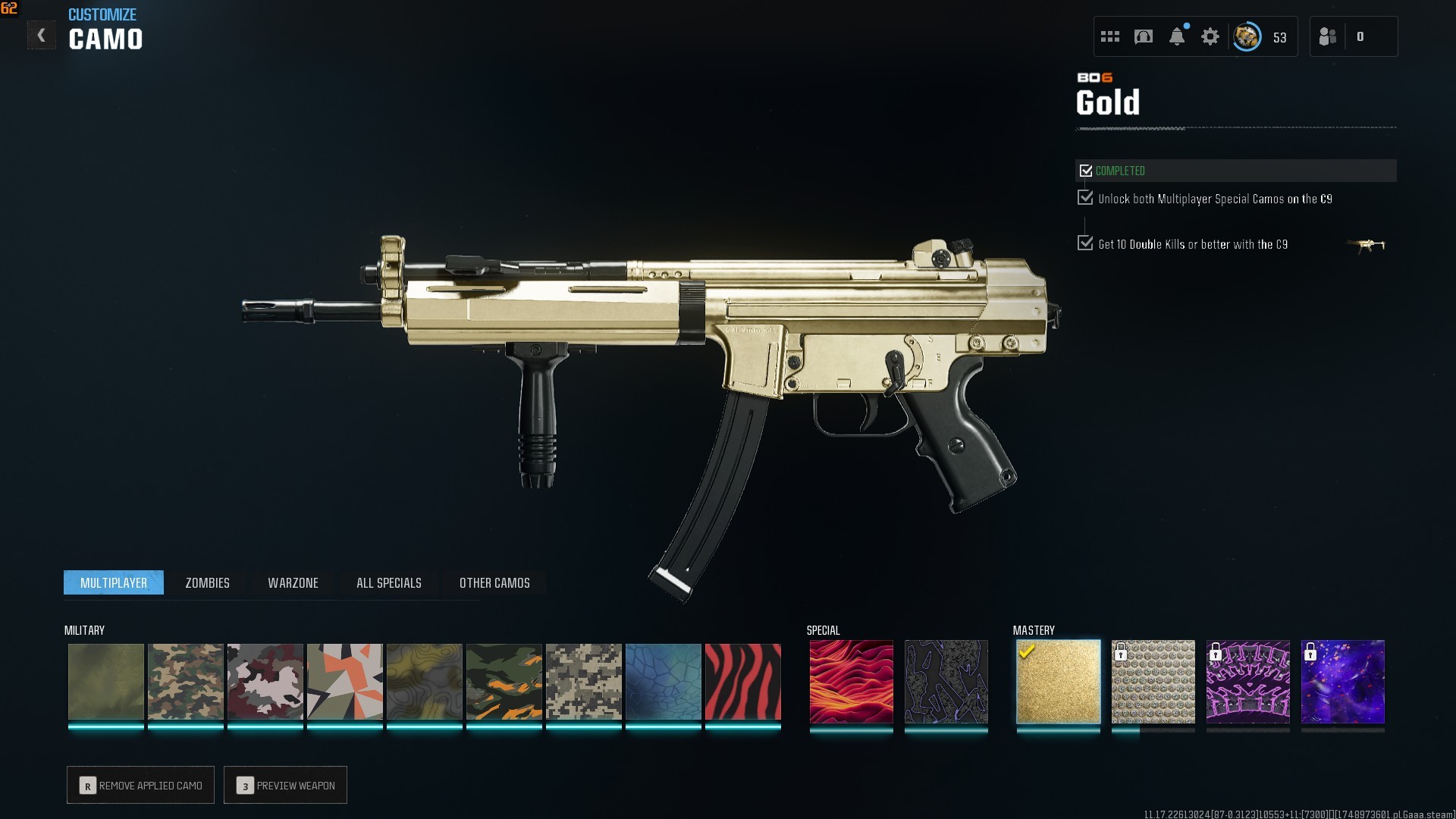Select the orange and white geometric camo
This screenshot has width=1456, height=819.
(x=344, y=682)
